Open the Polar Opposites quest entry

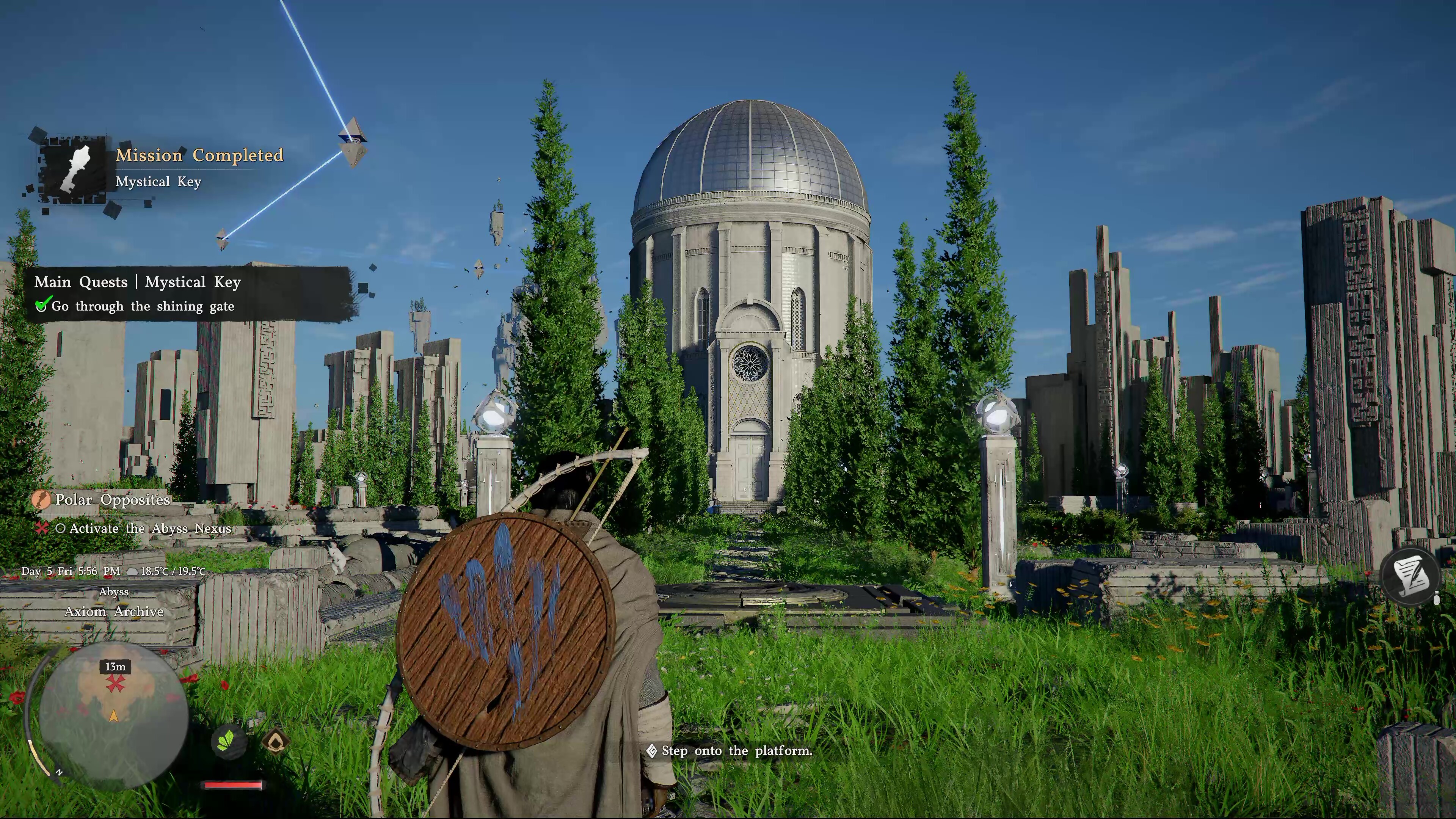click(112, 500)
